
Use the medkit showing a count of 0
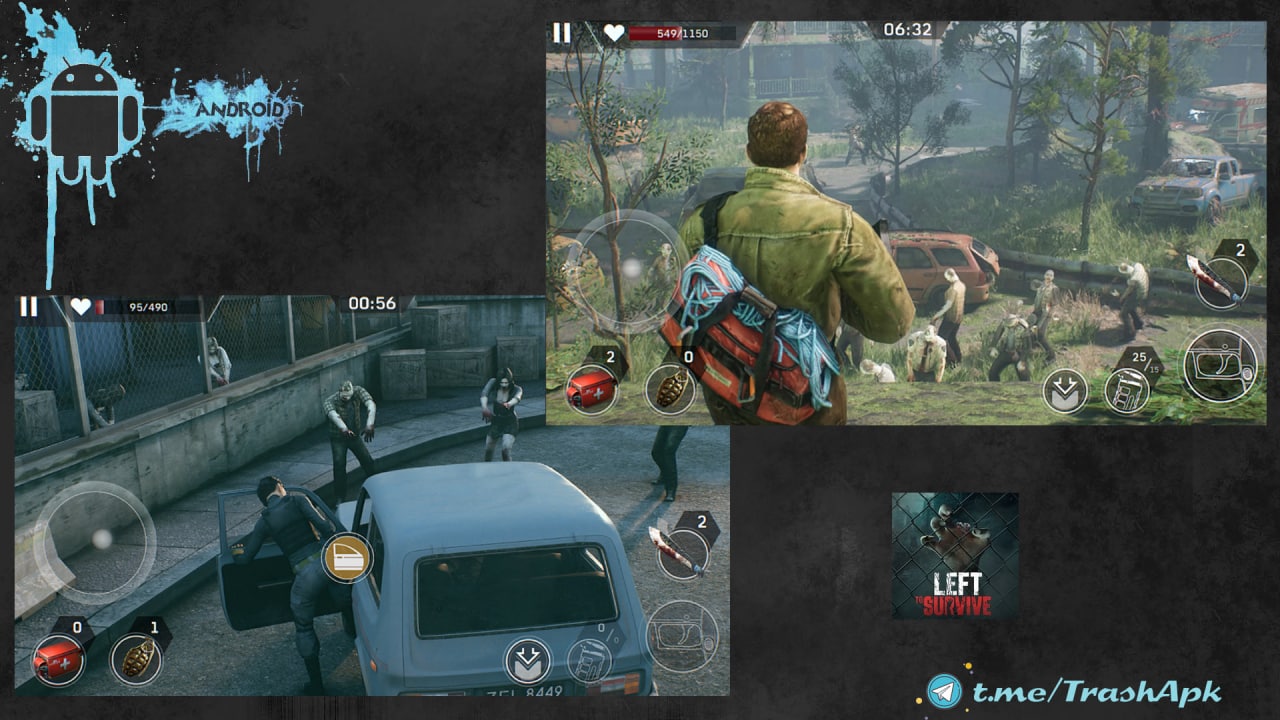[x=57, y=660]
